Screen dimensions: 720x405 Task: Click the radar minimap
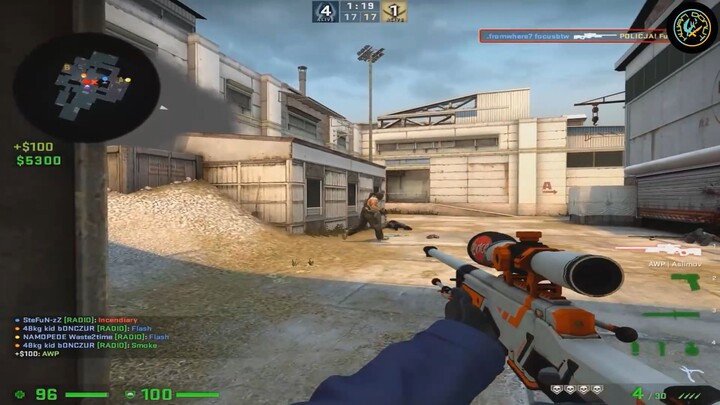(87, 86)
